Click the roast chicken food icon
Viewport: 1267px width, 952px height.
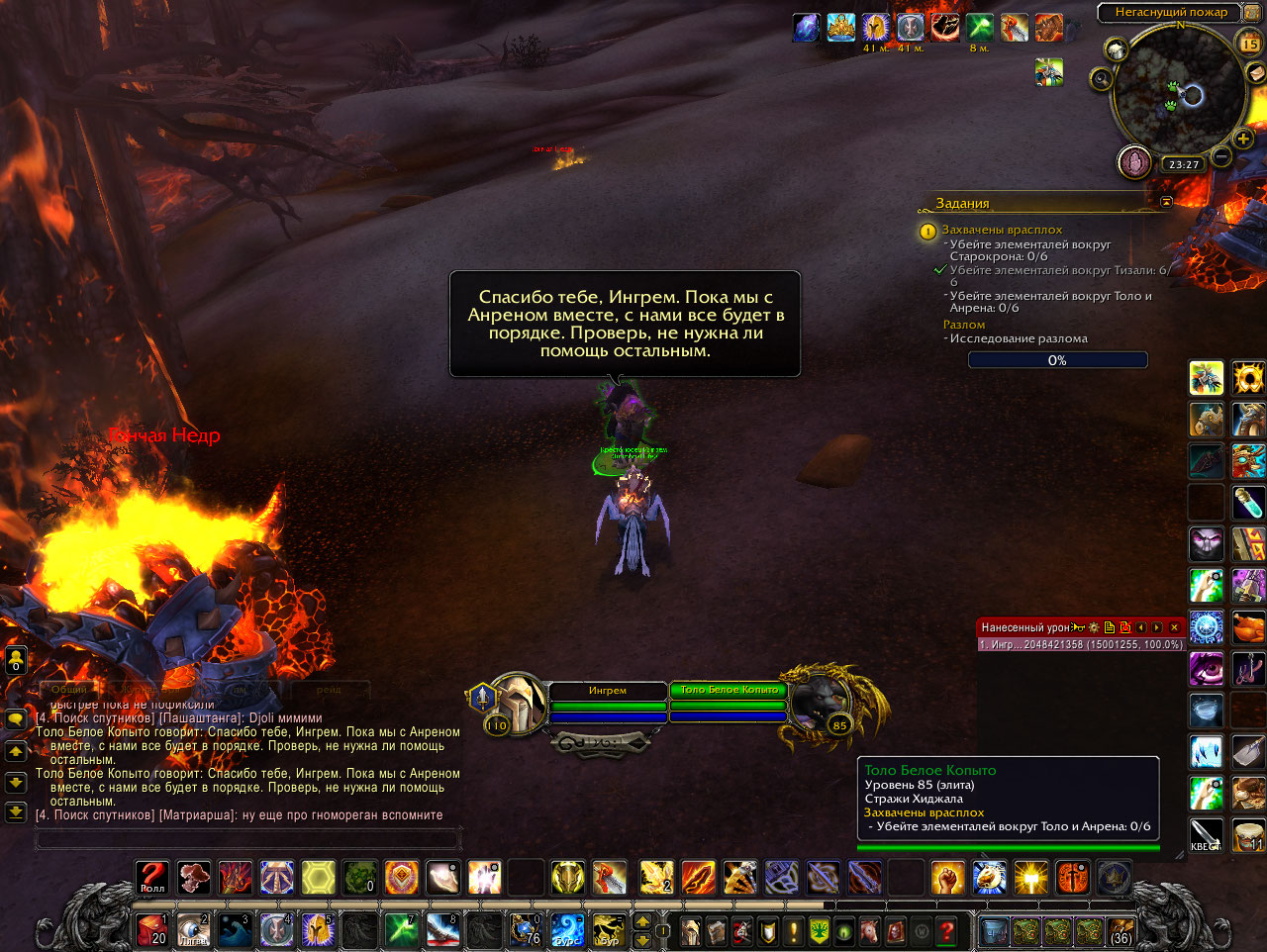pos(1249,627)
